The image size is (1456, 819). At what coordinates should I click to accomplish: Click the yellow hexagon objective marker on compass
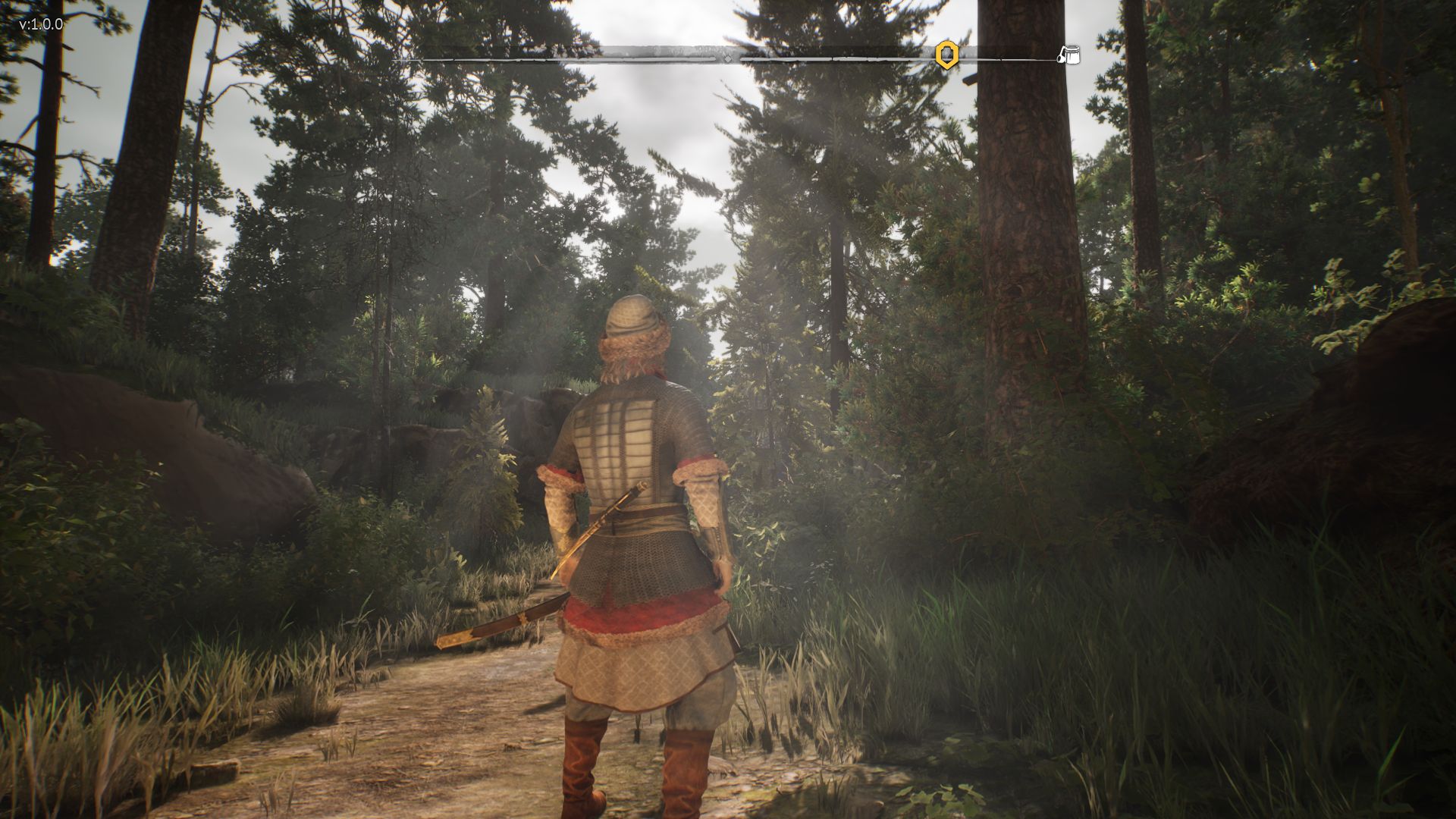[946, 55]
